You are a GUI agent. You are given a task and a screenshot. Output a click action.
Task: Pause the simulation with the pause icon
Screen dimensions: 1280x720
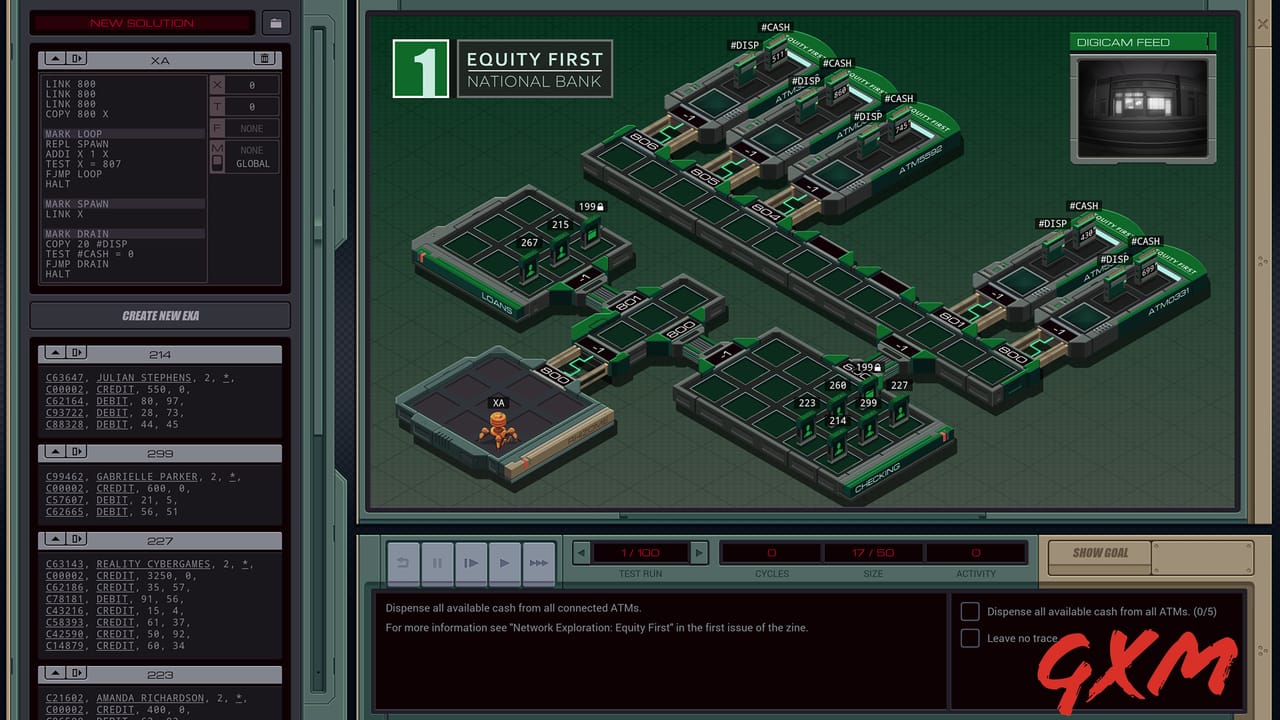[x=437, y=563]
